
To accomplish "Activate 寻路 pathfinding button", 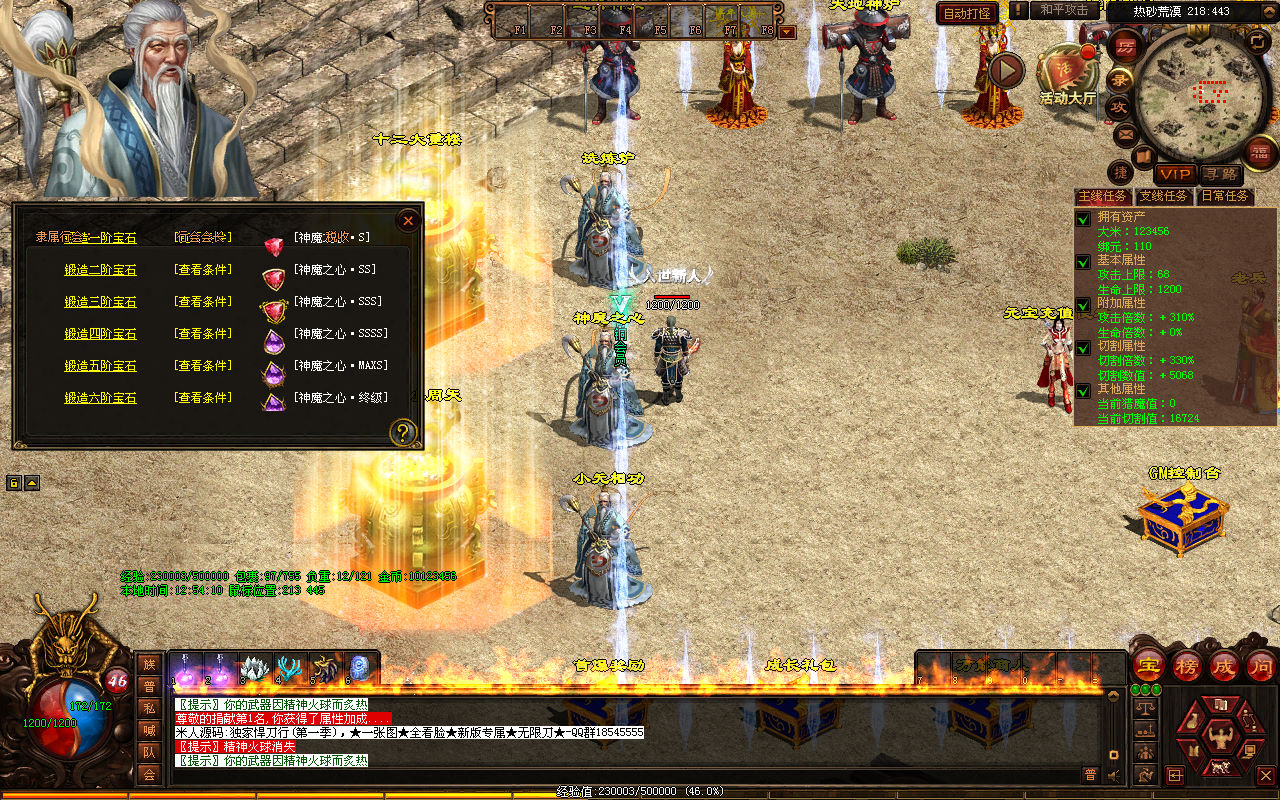I will point(1220,174).
